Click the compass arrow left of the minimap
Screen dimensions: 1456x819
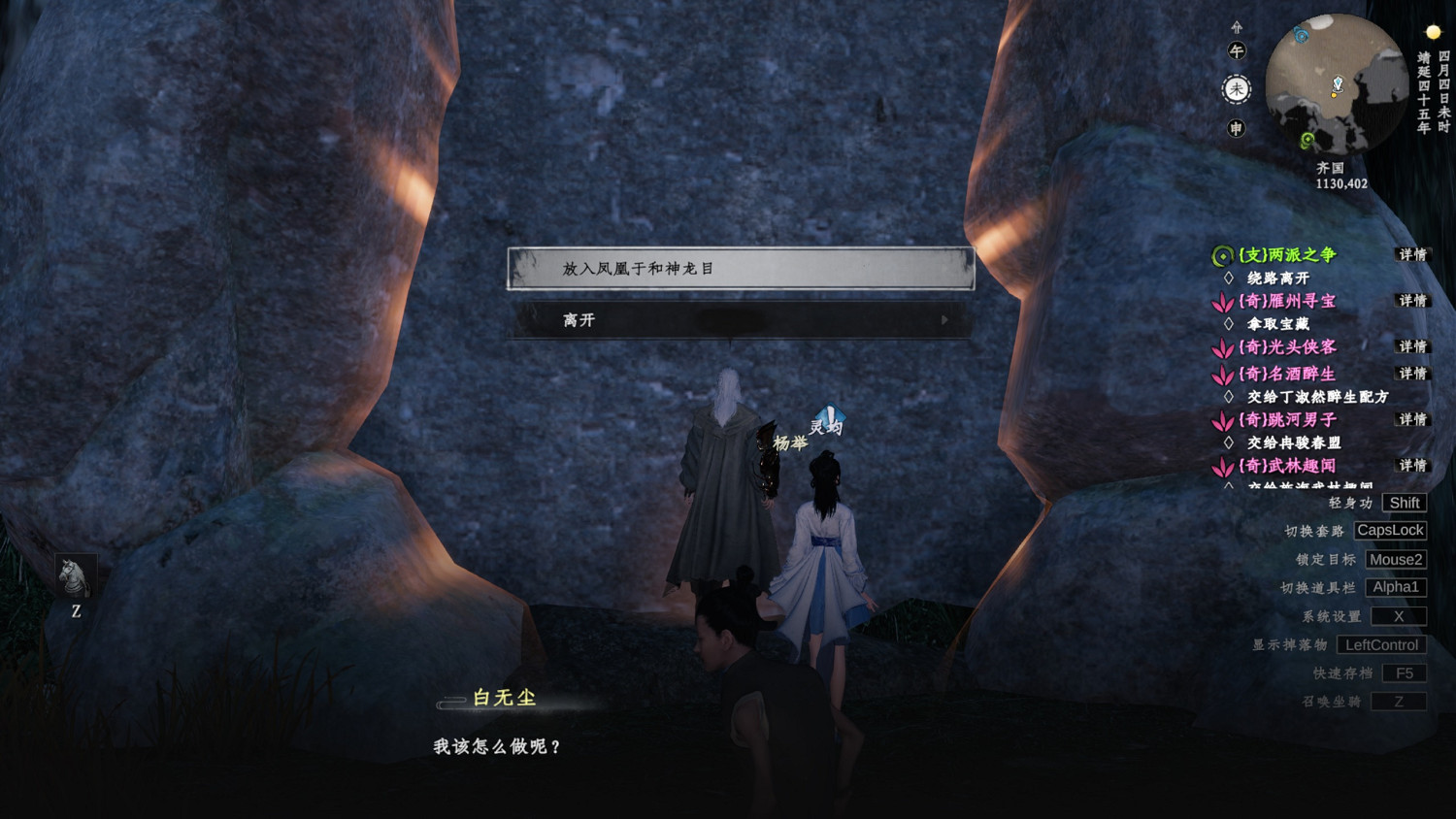(x=1237, y=27)
